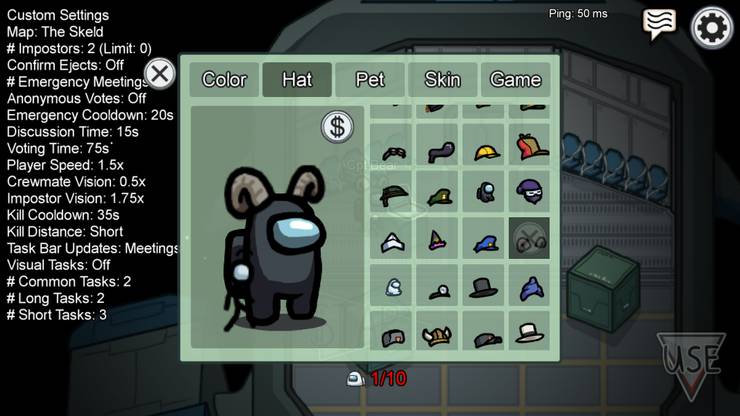Choose the horned viking helmet

[x=438, y=334]
